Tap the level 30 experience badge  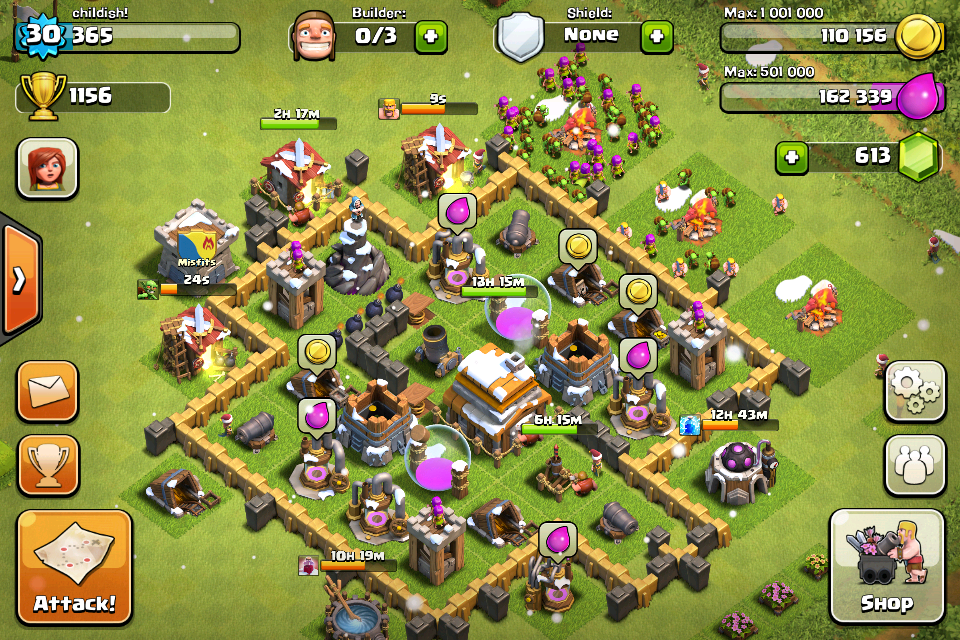tap(42, 35)
